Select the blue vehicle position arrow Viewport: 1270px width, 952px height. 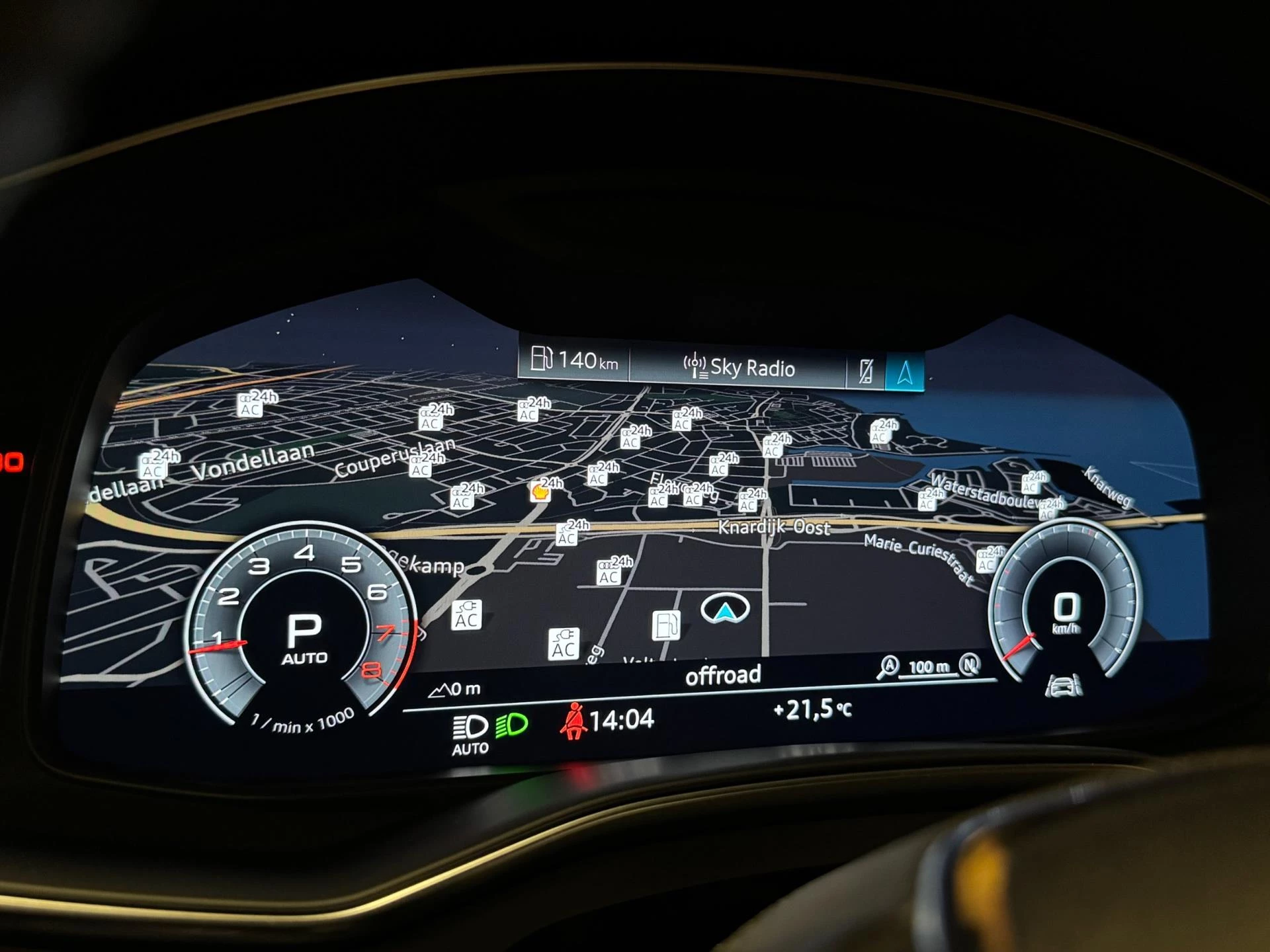click(726, 610)
